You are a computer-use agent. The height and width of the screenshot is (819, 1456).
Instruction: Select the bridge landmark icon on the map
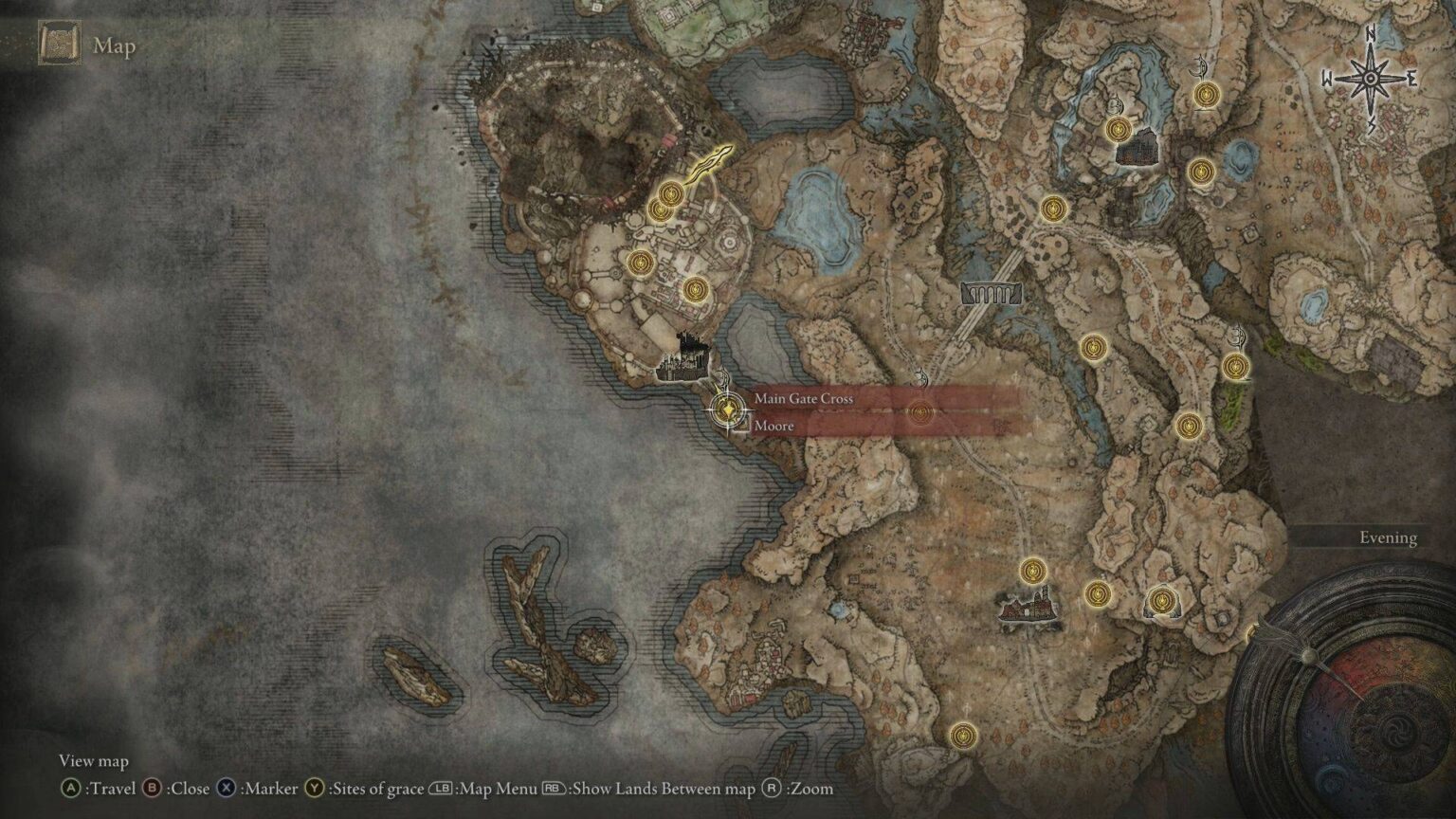click(992, 294)
